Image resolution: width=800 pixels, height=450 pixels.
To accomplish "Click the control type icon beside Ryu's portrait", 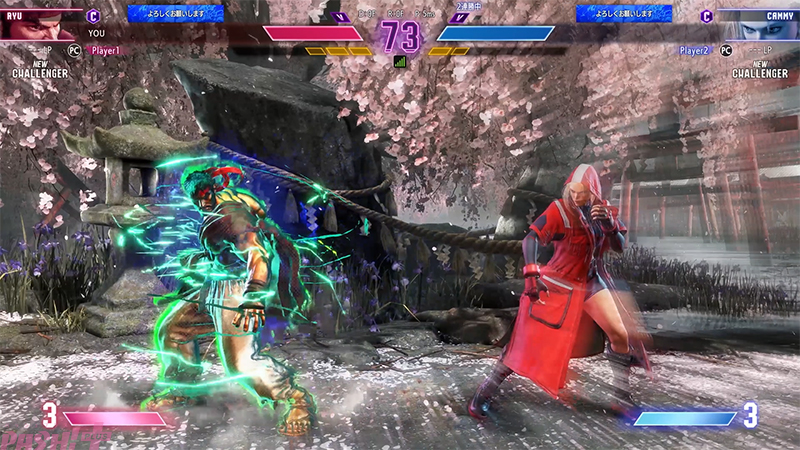I will (x=93, y=16).
